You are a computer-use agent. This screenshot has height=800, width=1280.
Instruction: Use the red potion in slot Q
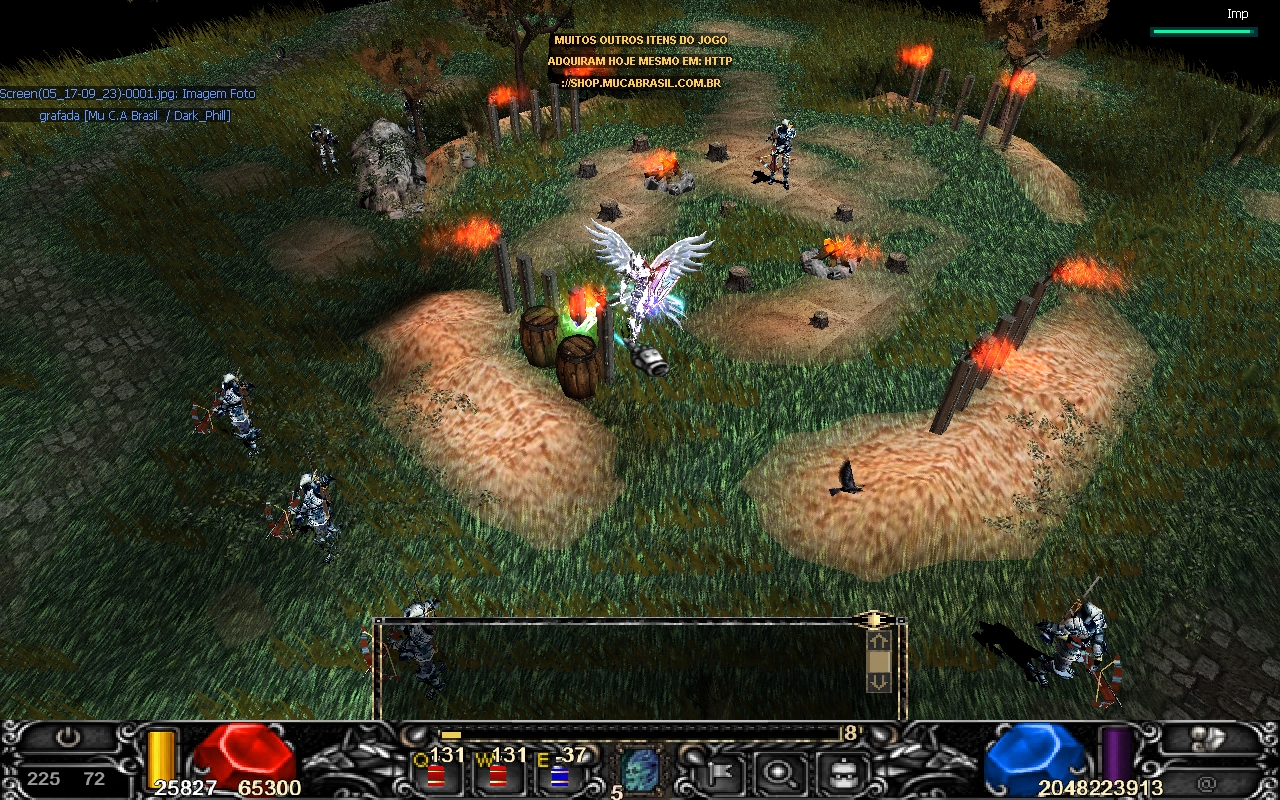(x=435, y=775)
